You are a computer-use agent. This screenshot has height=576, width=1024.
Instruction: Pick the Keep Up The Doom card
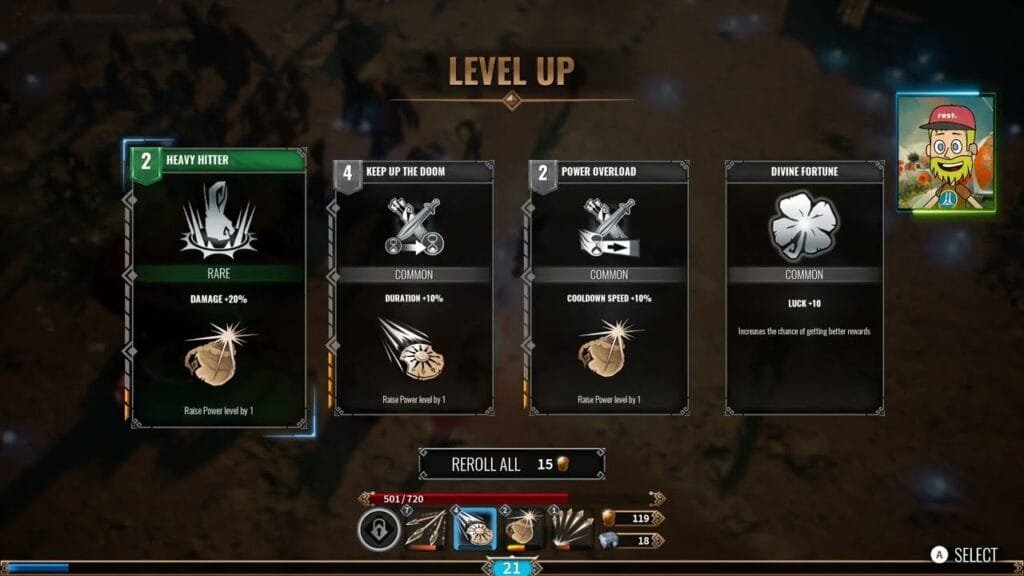click(x=413, y=288)
